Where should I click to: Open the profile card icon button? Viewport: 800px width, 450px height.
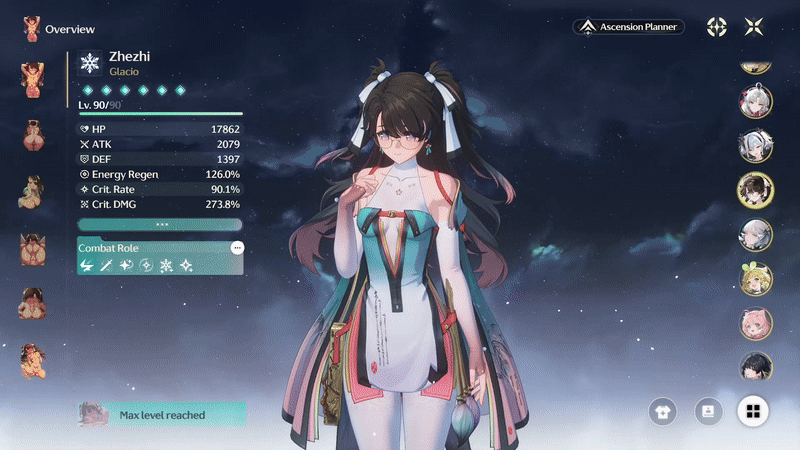tap(708, 410)
